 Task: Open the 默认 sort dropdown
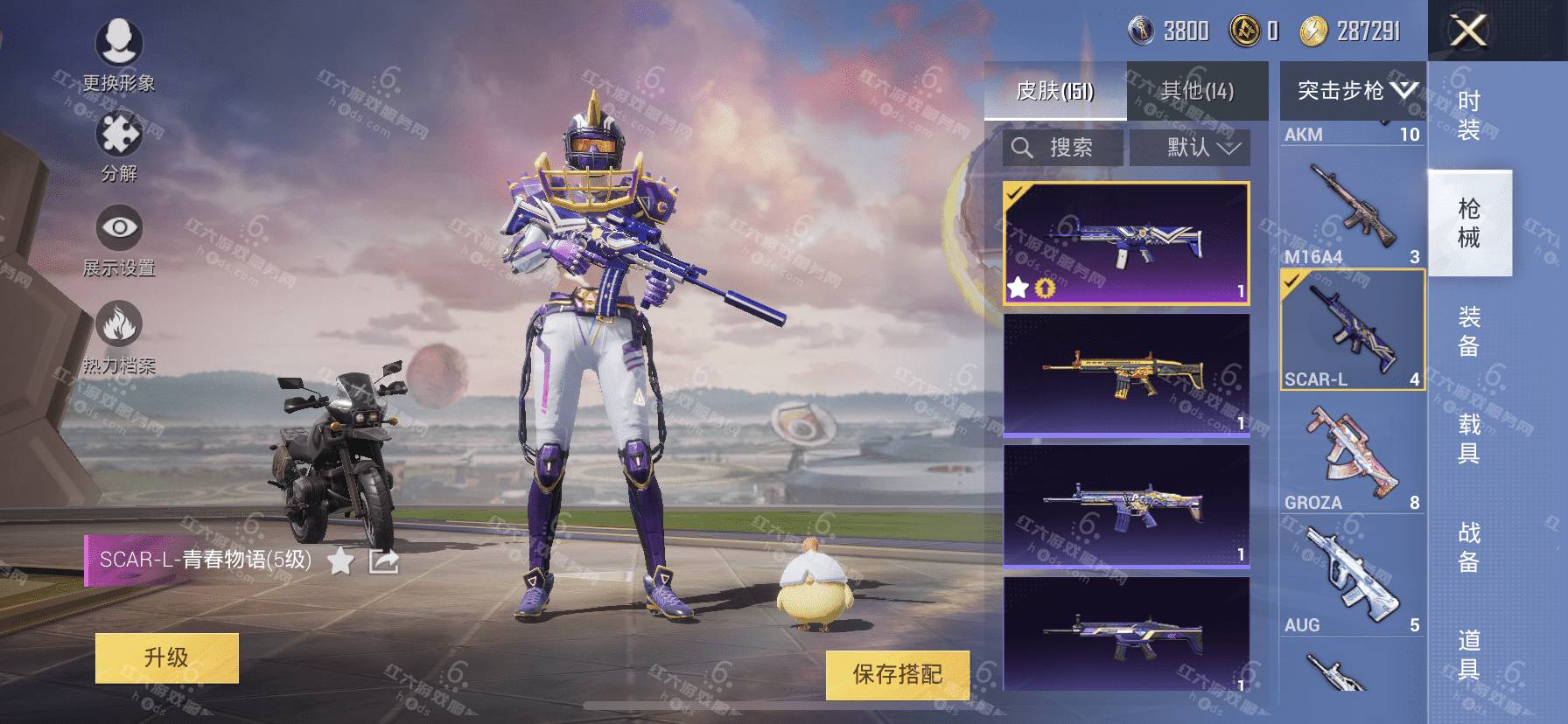coord(1190,148)
